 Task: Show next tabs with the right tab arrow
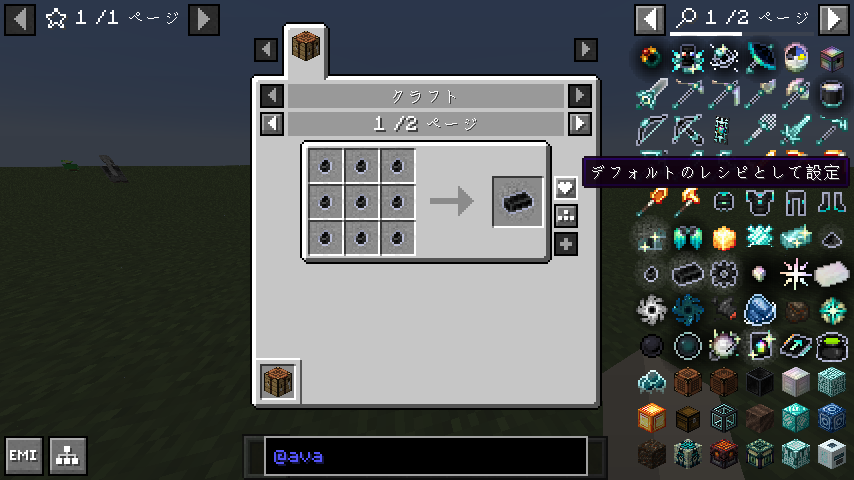pos(586,49)
